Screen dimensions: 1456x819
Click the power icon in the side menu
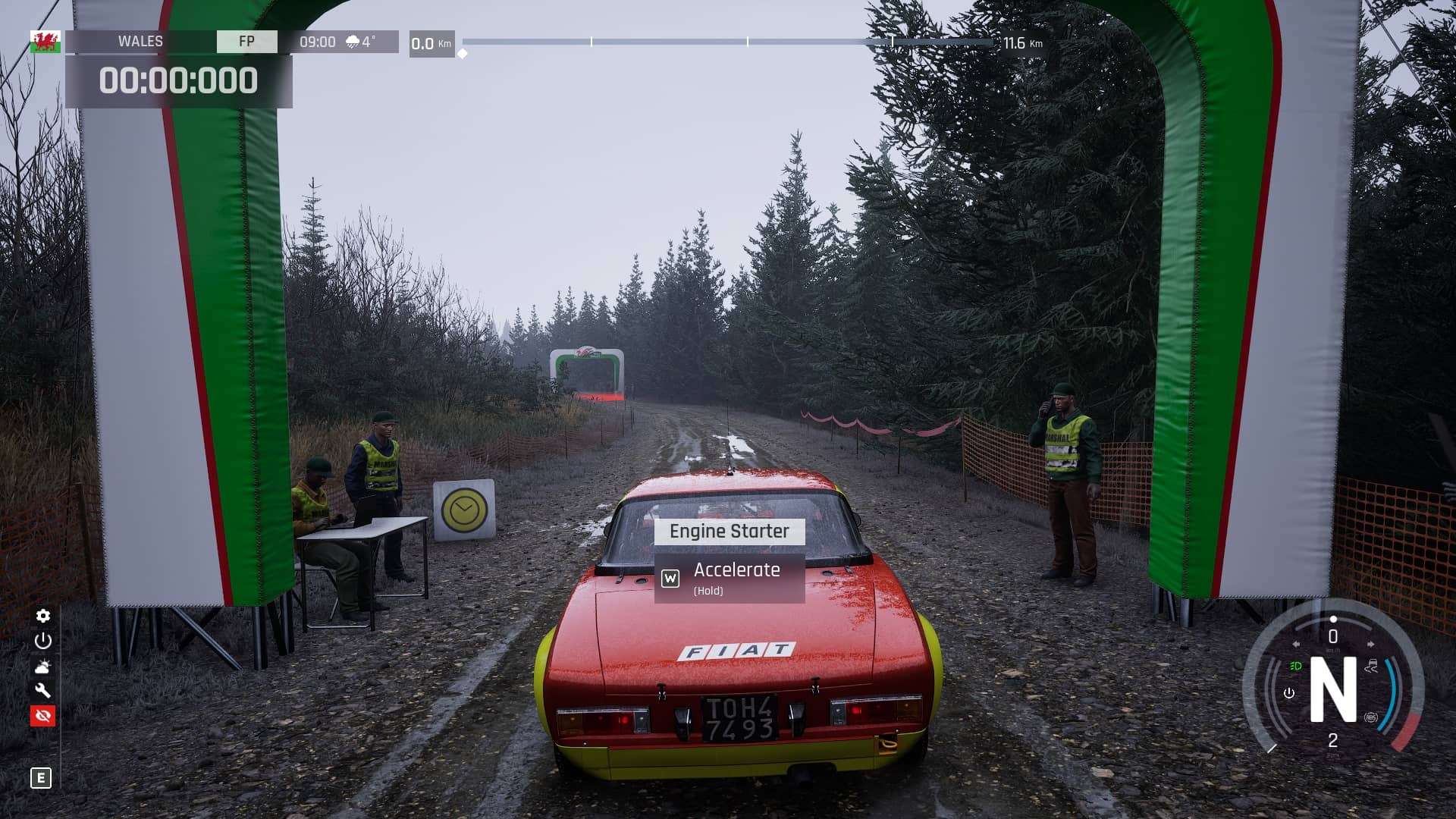tap(43, 641)
